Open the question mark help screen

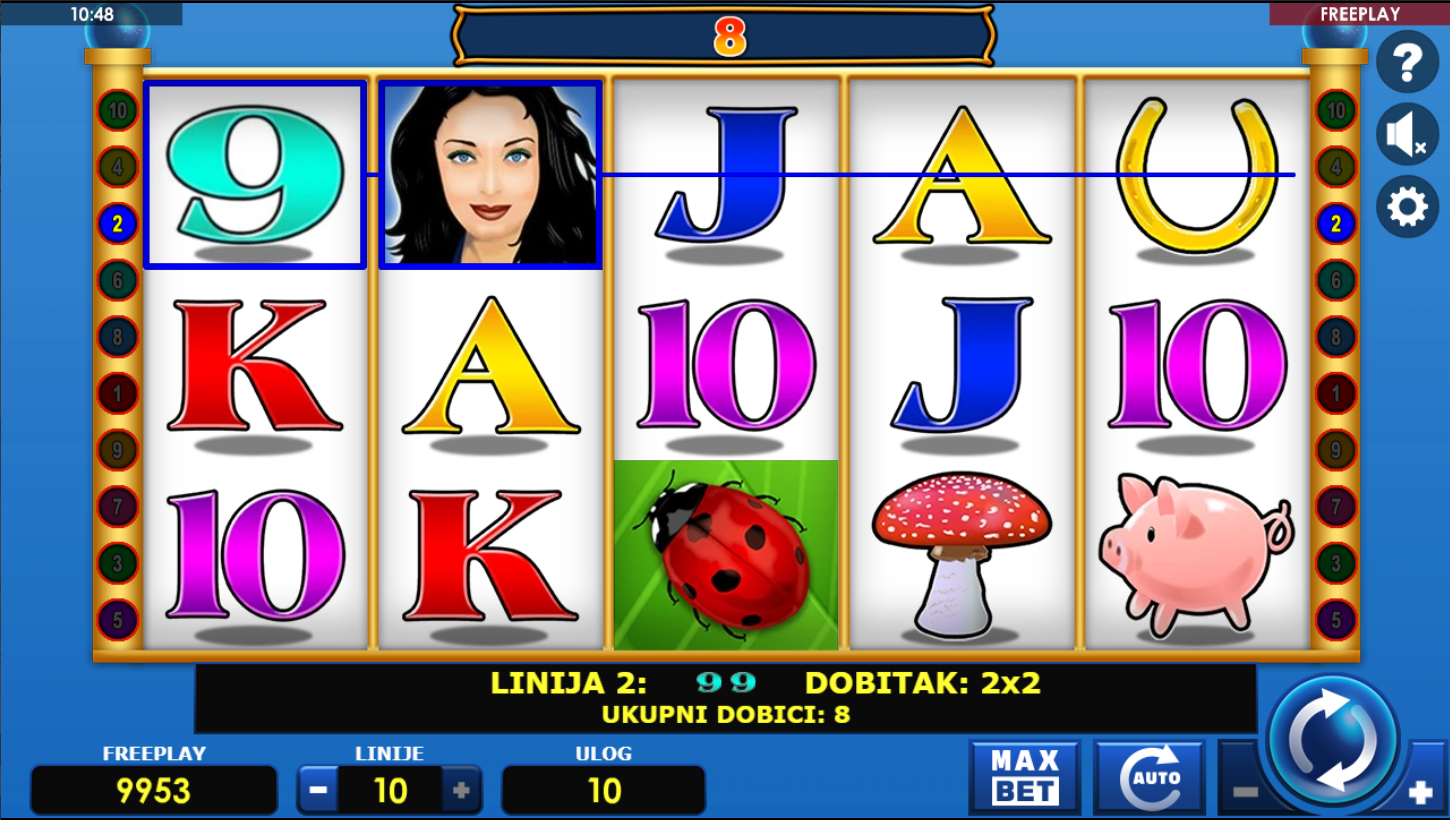(1407, 62)
